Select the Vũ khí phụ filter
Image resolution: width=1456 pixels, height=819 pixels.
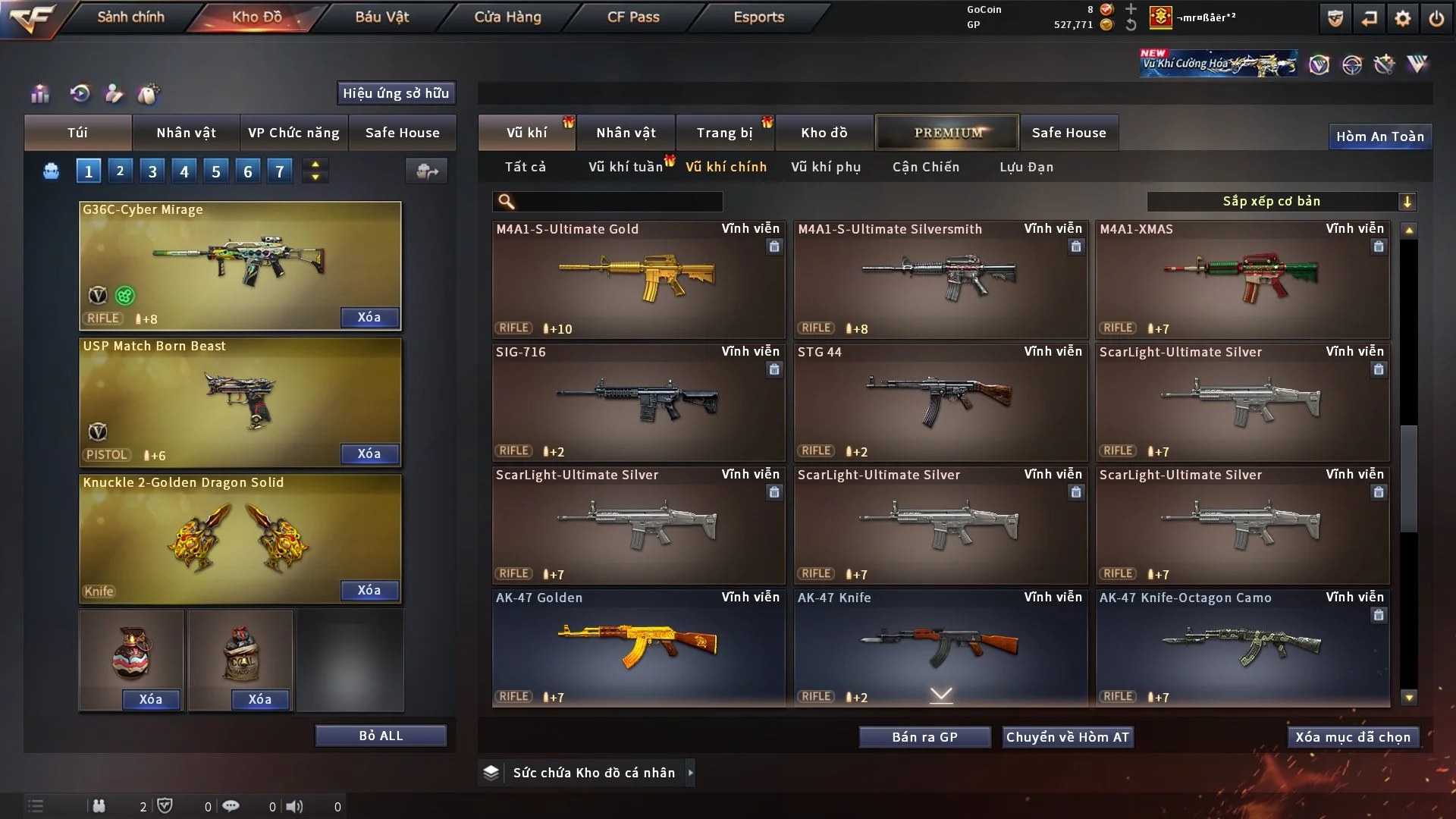coord(826,167)
